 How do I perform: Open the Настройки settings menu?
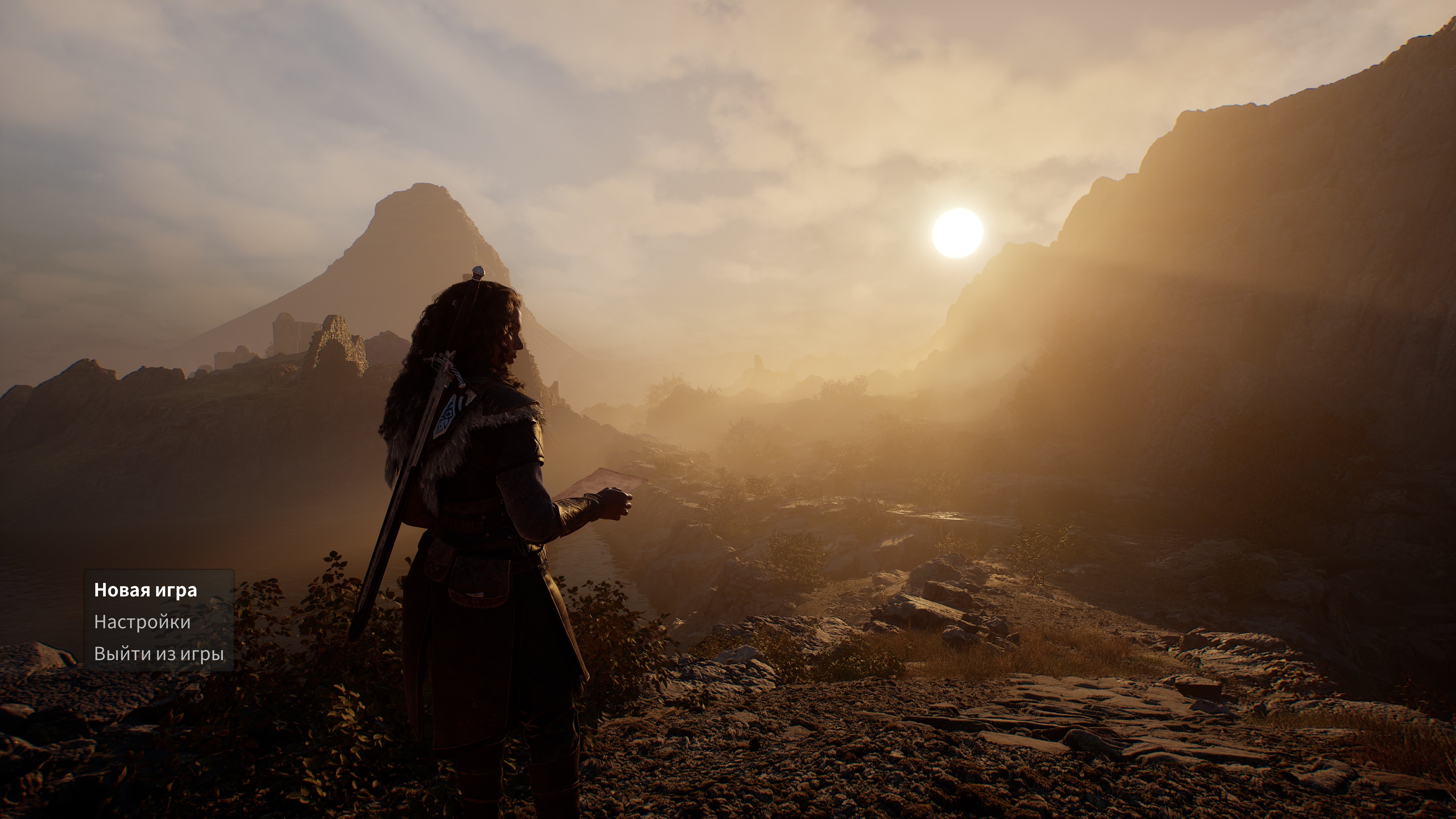(x=142, y=622)
